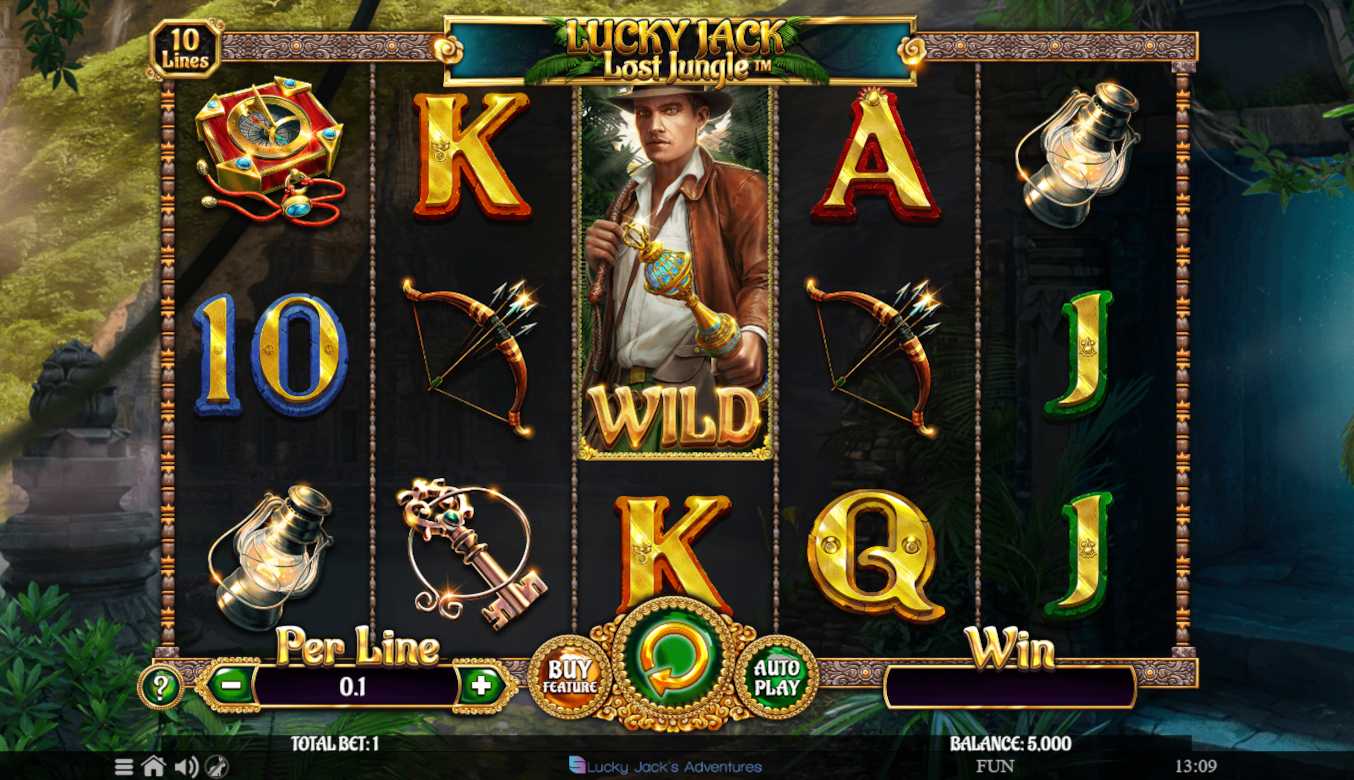Increase the per line bet
Viewport: 1354px width, 780px height.
482,686
